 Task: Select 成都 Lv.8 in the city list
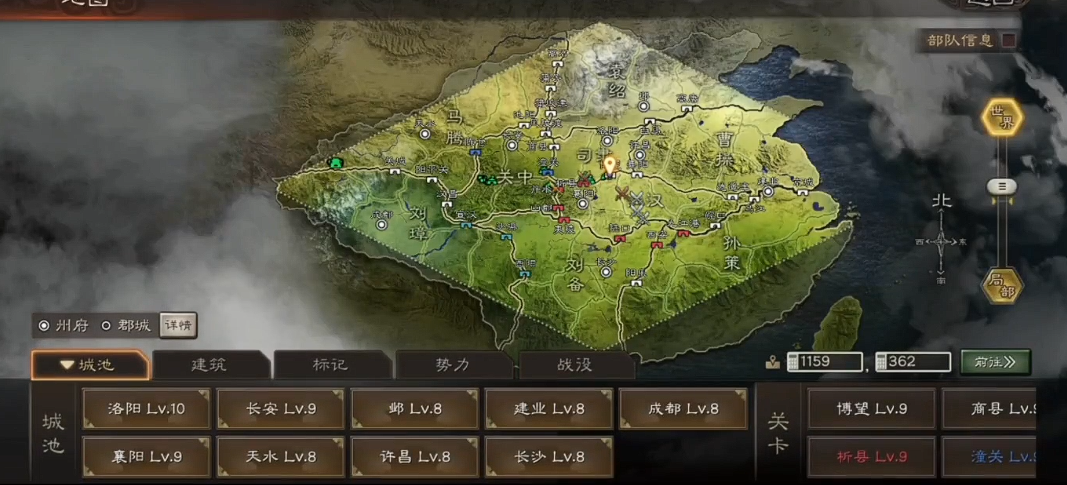coord(683,409)
